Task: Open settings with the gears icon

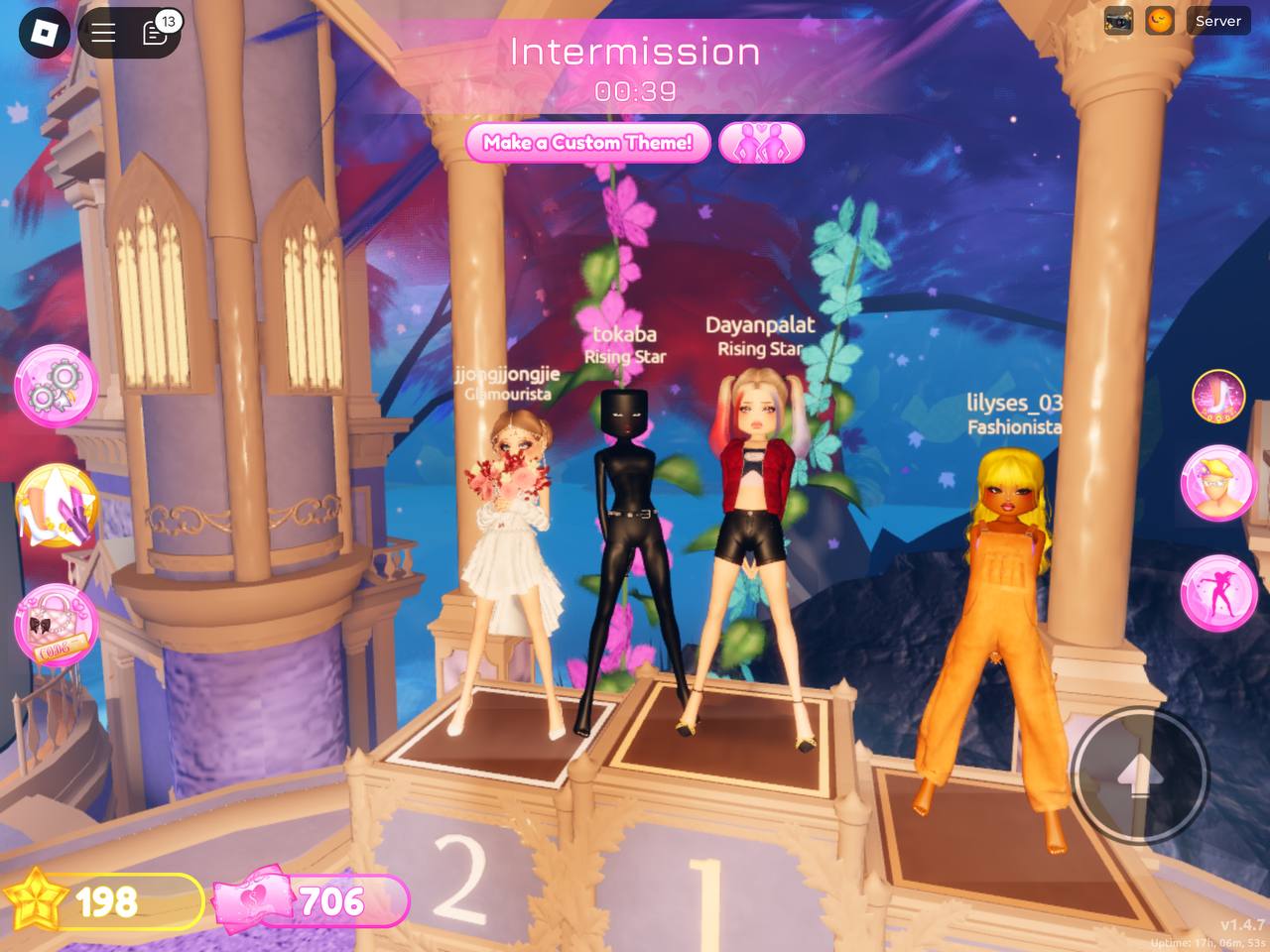Action: 56,387
